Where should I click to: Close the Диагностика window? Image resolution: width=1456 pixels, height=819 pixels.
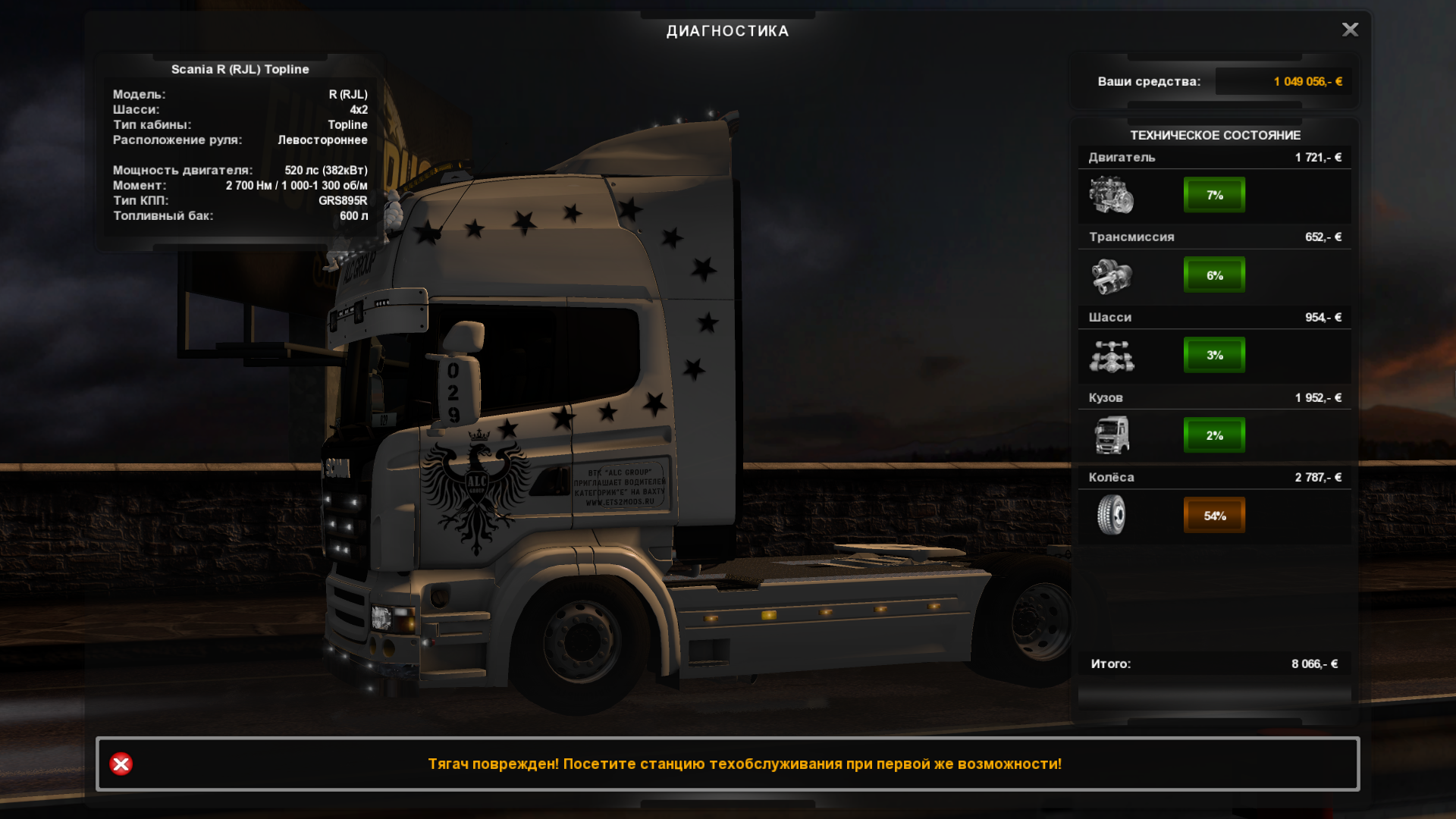1350,30
